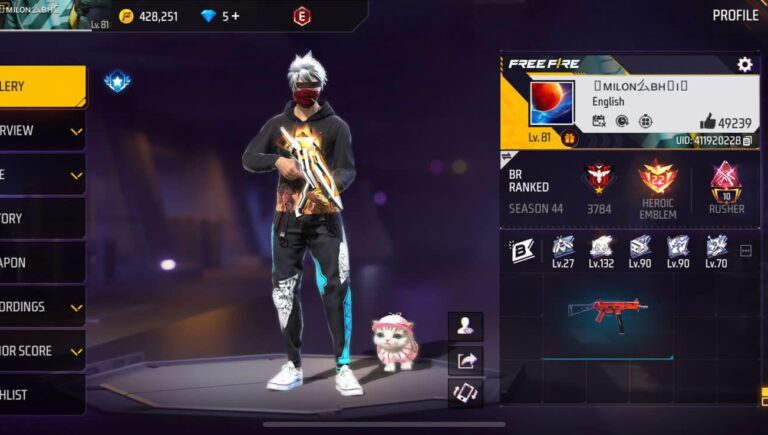Select the Lv.132 weapon mastery icon
Screen dimensions: 768x435
coord(601,250)
